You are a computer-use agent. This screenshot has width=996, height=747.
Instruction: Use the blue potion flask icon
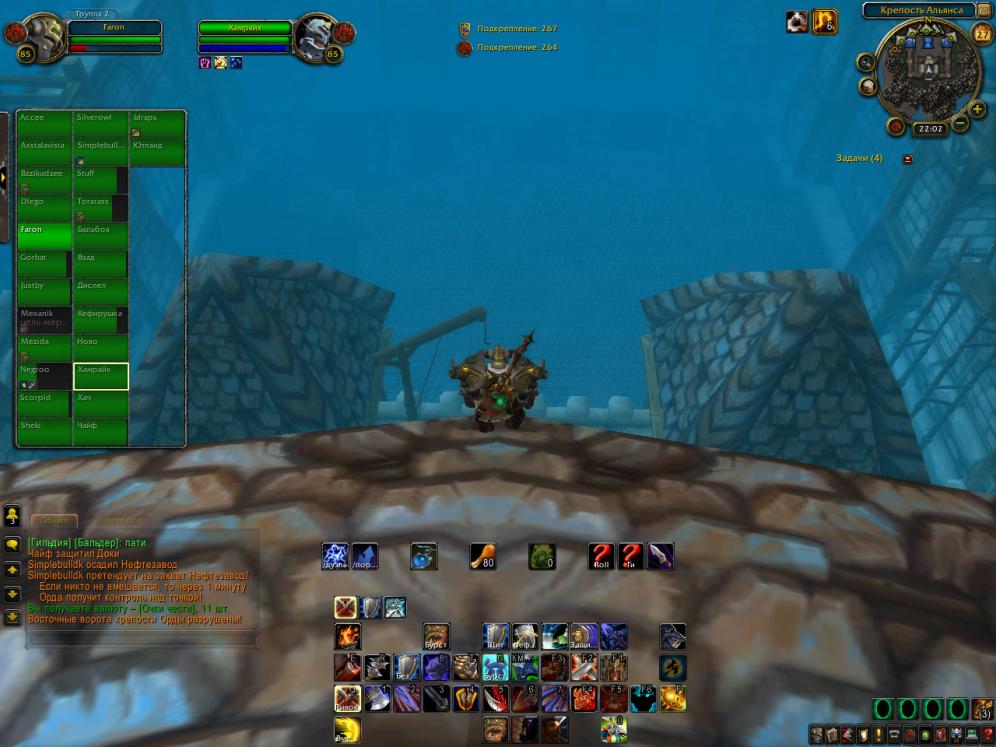pos(424,557)
